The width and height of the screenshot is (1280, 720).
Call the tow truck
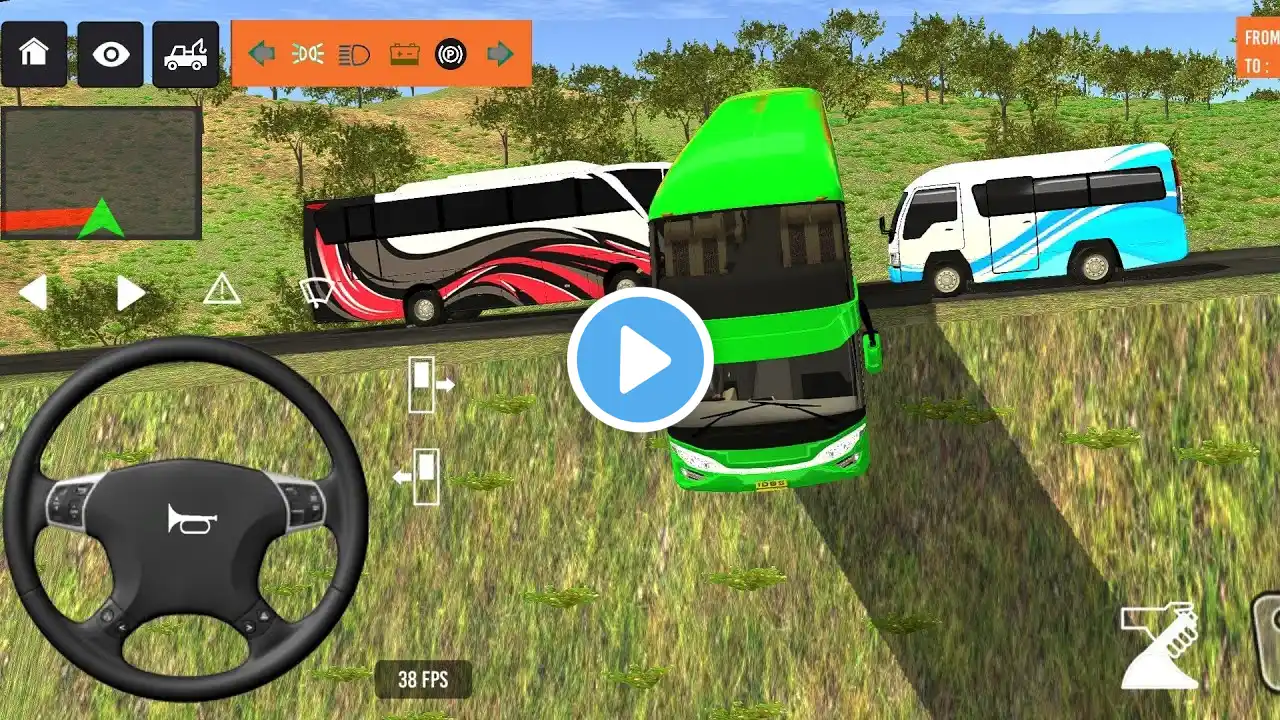[x=186, y=54]
